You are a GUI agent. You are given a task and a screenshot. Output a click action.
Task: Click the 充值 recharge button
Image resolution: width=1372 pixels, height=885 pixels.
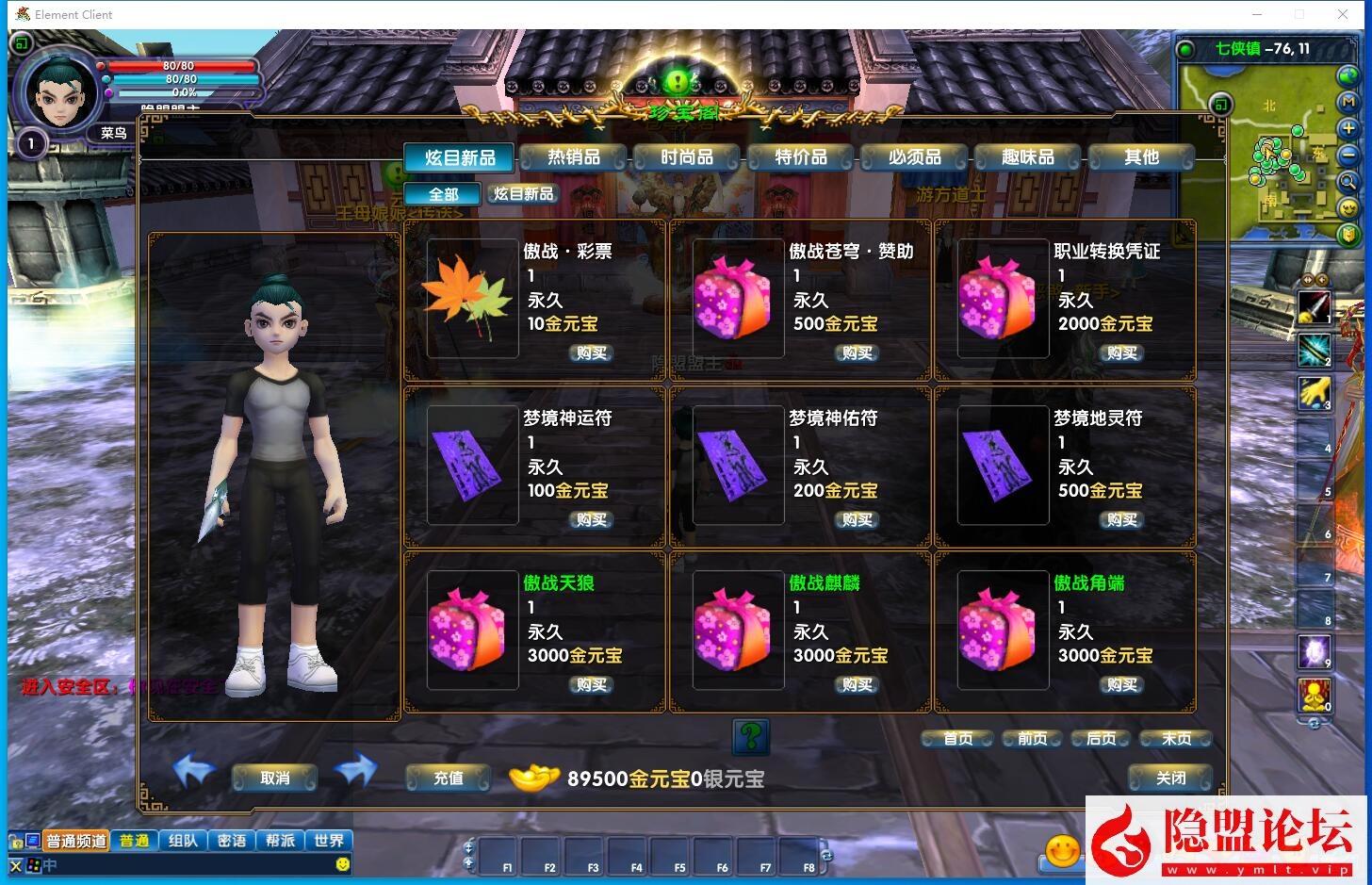pos(448,778)
